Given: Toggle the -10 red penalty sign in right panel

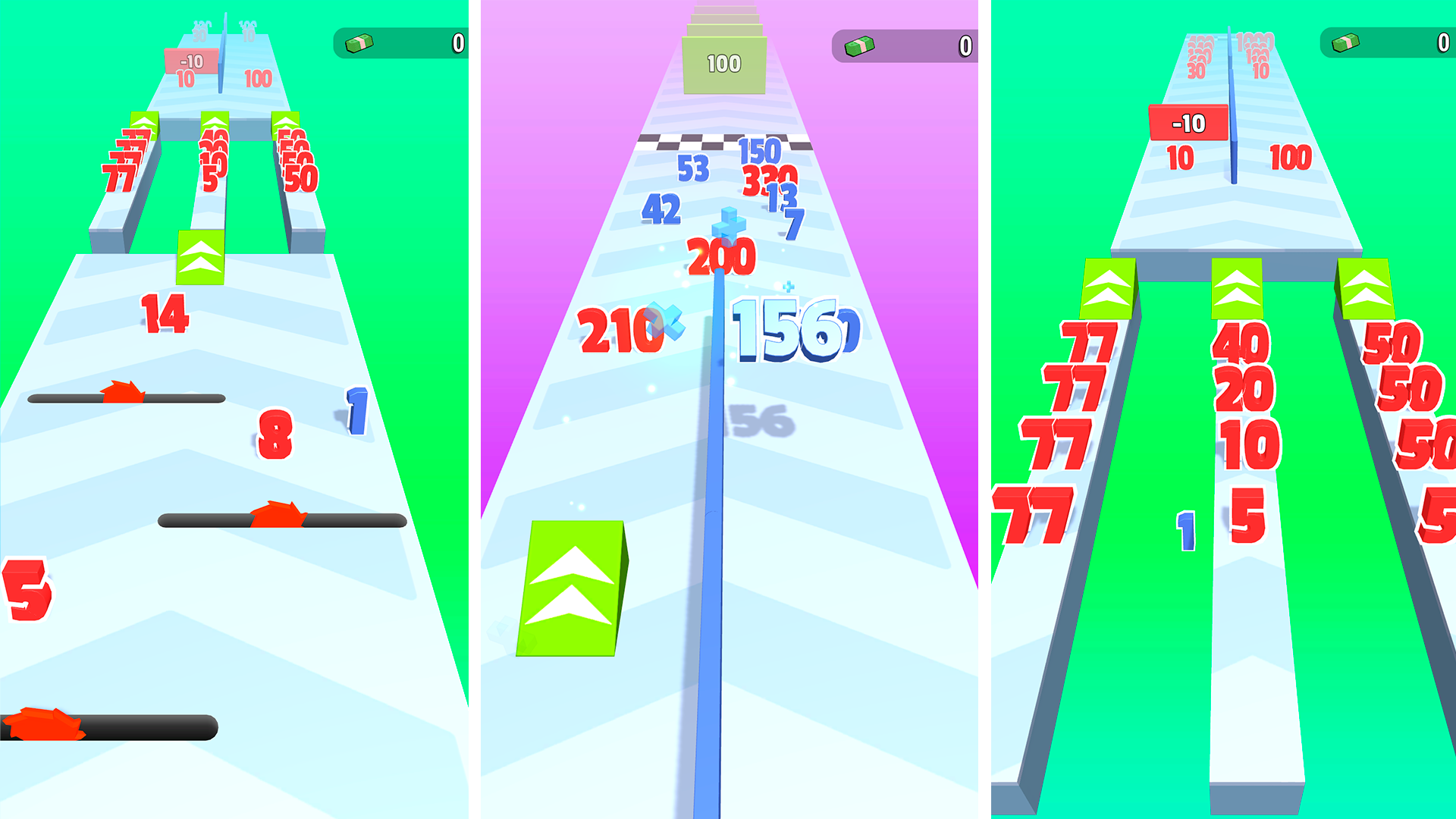Looking at the screenshot, I should (1188, 121).
